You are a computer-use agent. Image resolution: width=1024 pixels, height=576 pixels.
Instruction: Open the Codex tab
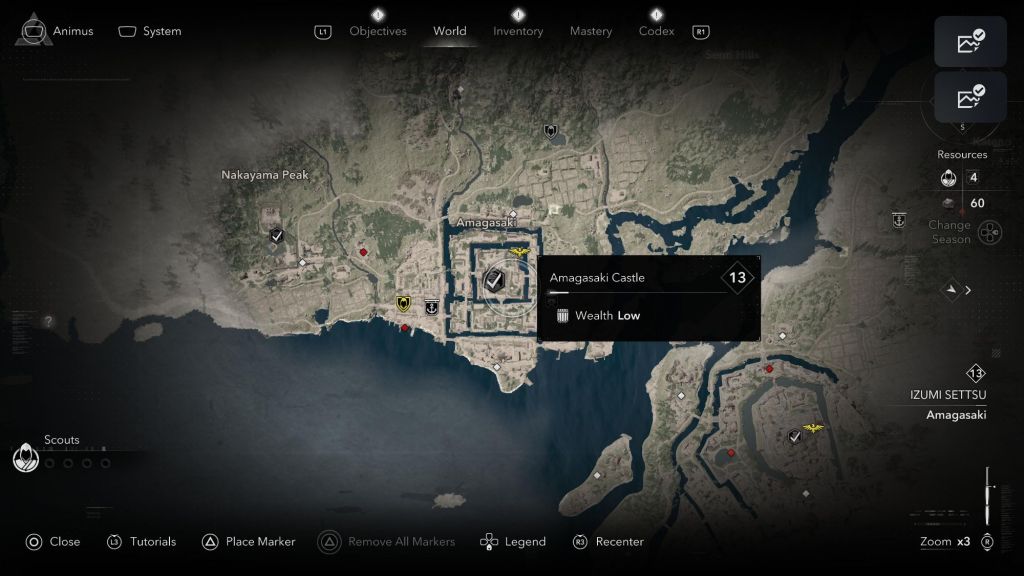(656, 31)
